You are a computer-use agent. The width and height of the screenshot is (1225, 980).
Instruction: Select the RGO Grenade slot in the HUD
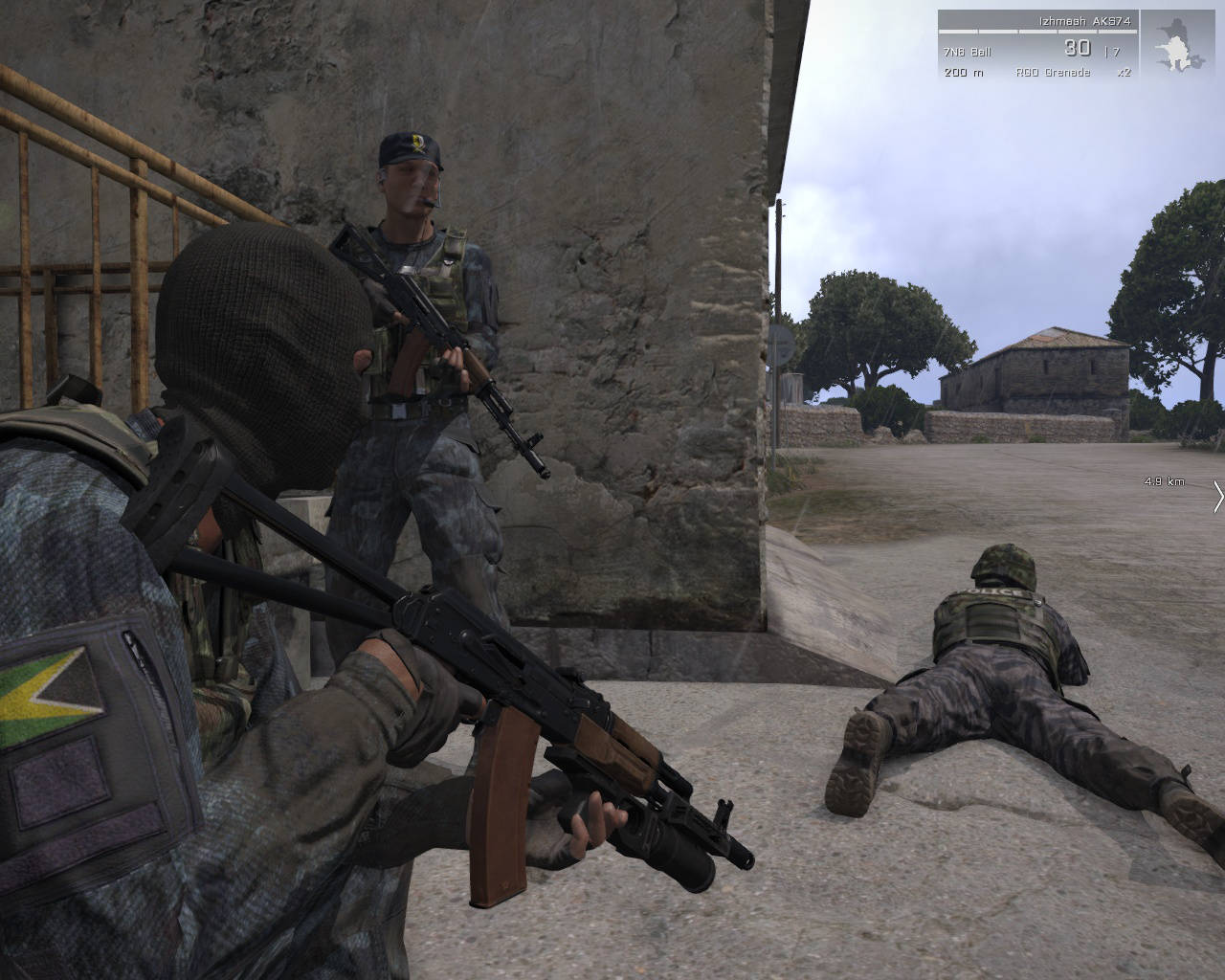coord(1053,72)
